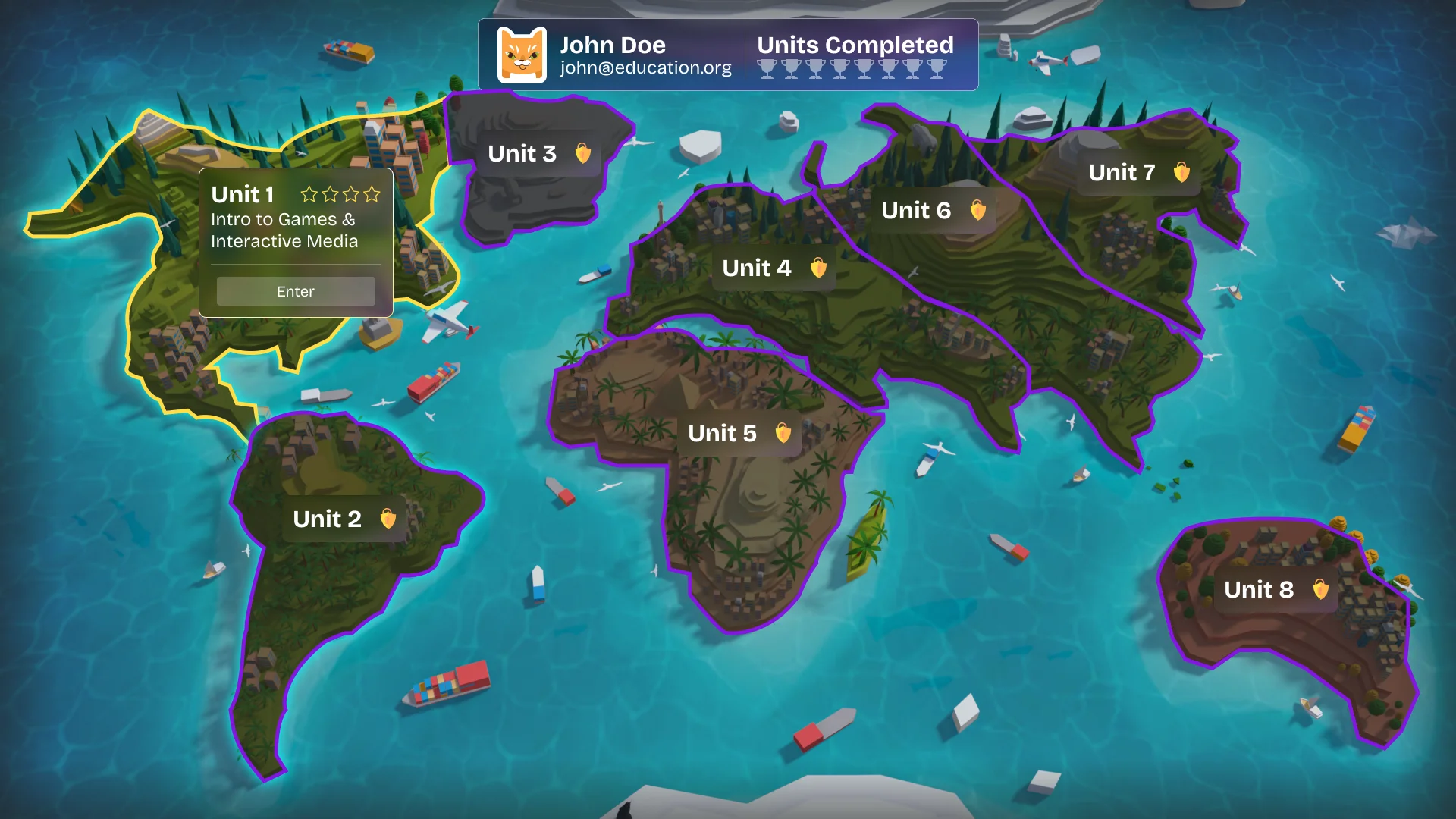
Task: Enter Unit 1 Intro to Games
Action: [x=296, y=291]
